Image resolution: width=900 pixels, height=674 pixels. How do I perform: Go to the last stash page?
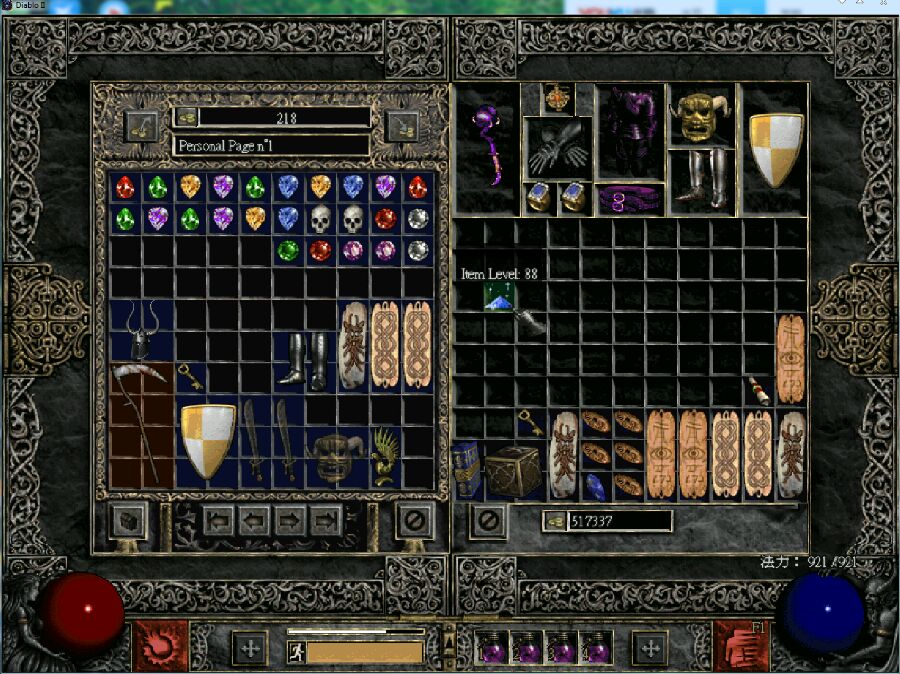[326, 520]
